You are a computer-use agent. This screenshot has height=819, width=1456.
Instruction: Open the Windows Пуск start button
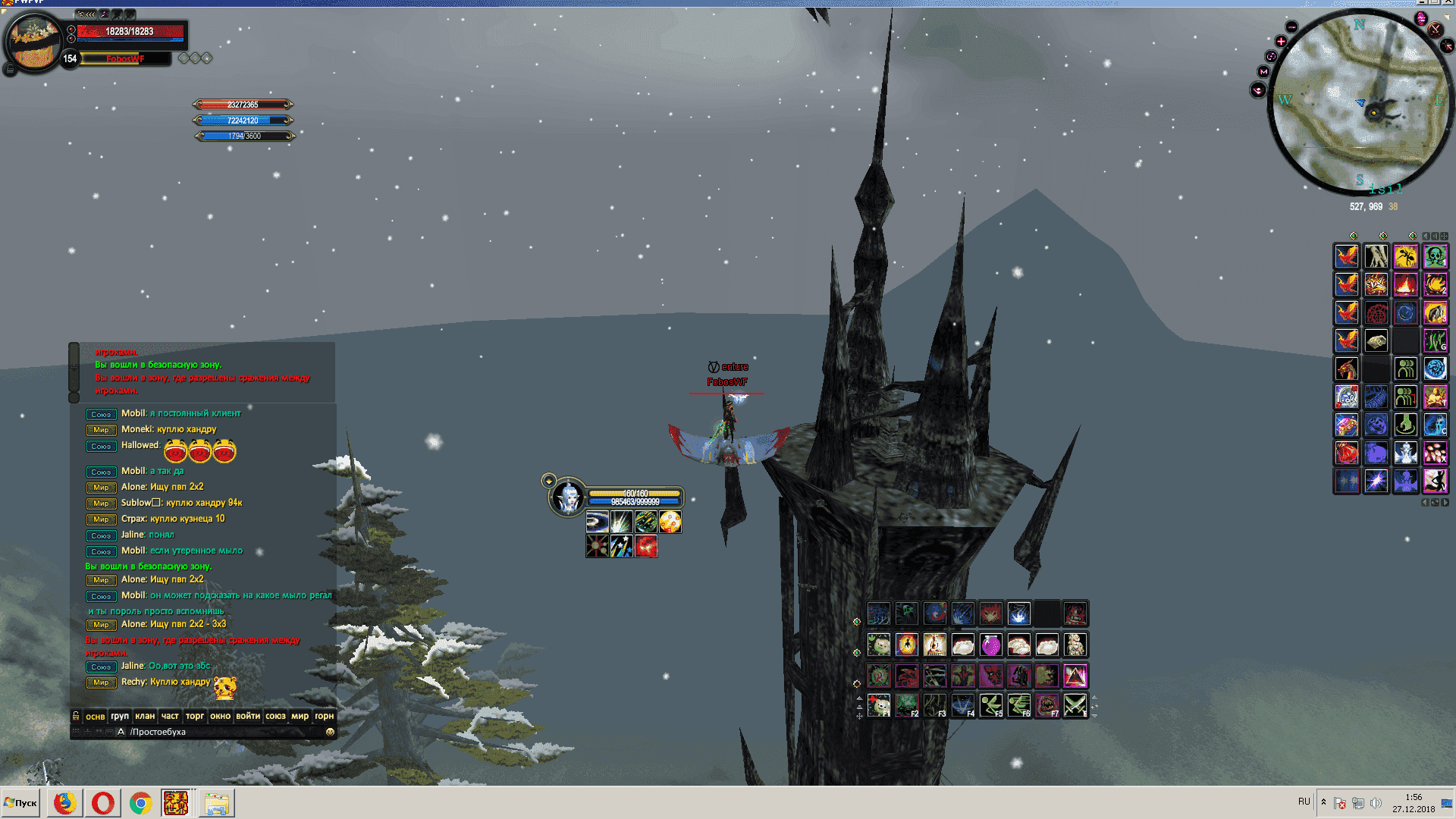click(21, 803)
